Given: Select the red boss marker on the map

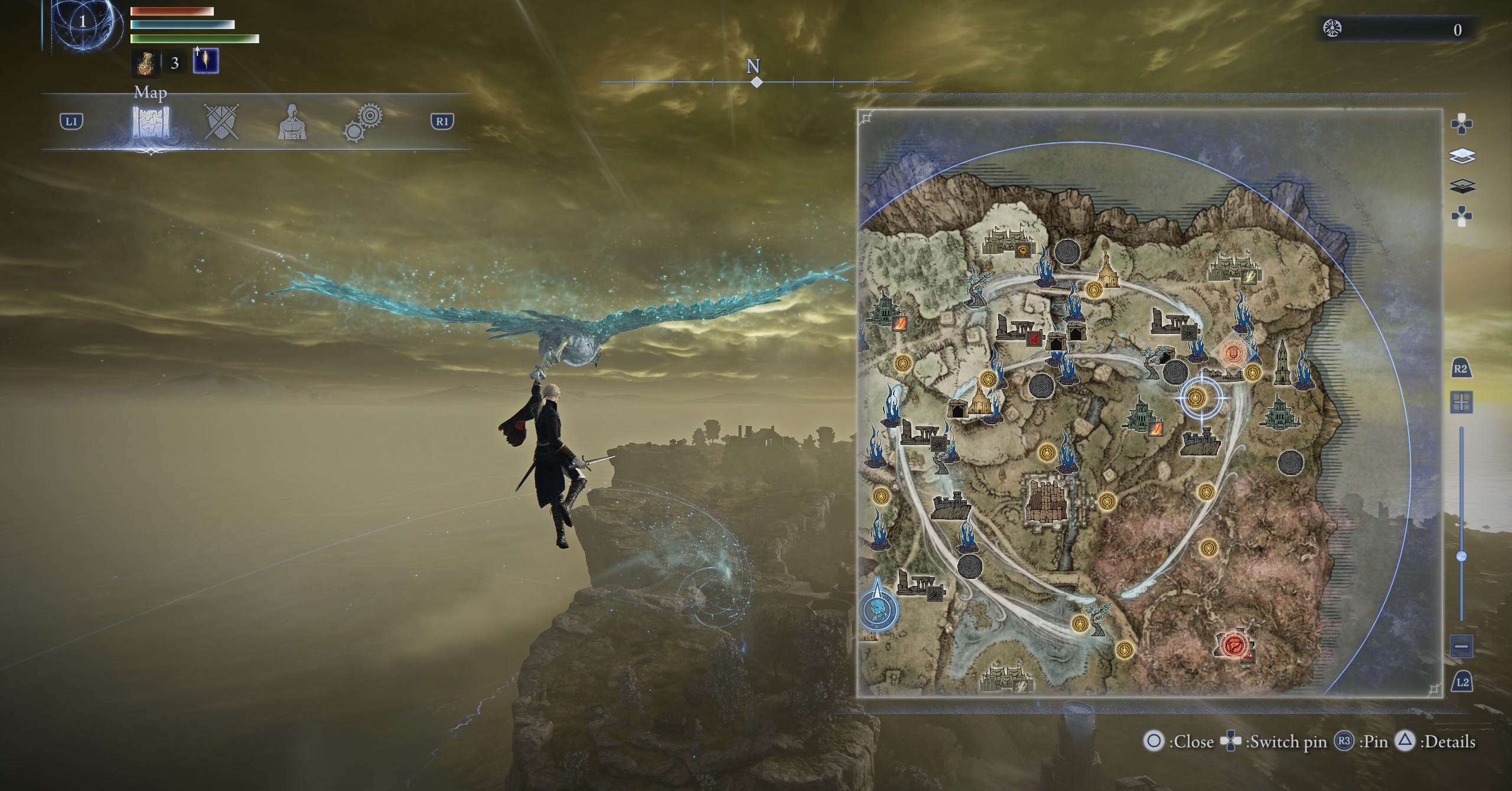Looking at the screenshot, I should pyautogui.click(x=1234, y=644).
